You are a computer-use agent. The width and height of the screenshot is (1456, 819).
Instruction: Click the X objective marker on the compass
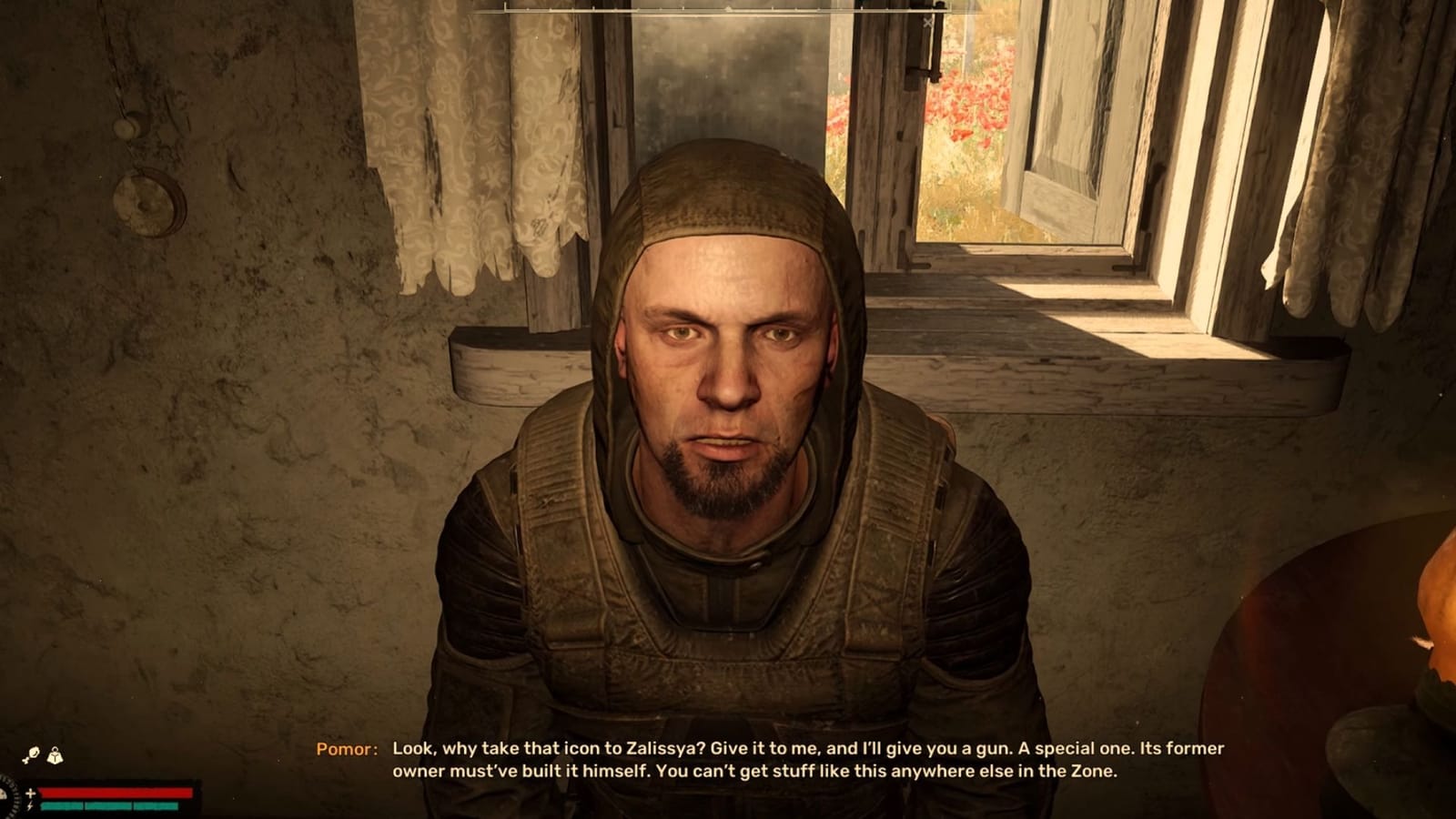[x=927, y=23]
